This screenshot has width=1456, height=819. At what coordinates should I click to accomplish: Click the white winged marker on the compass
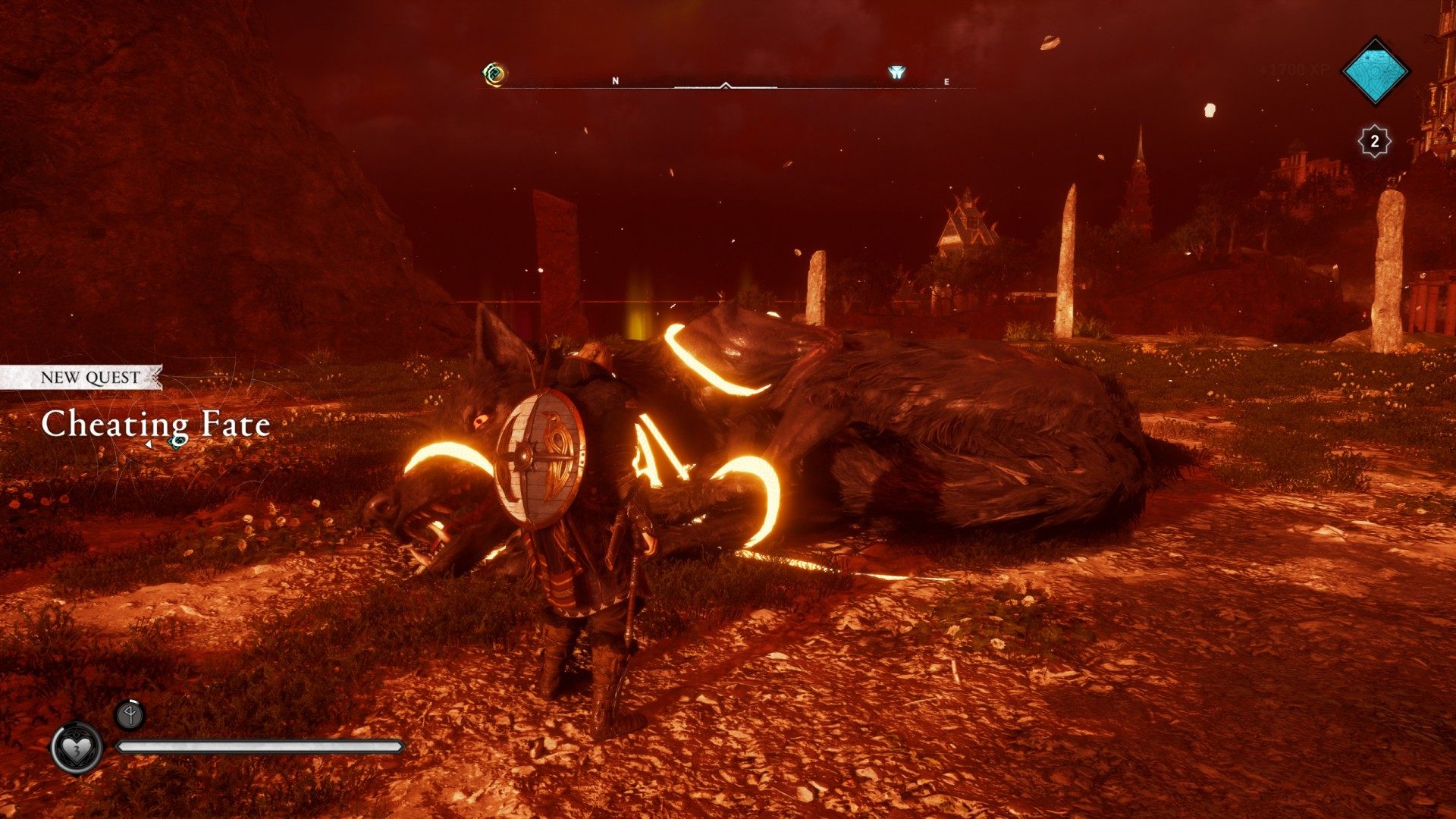pos(896,74)
